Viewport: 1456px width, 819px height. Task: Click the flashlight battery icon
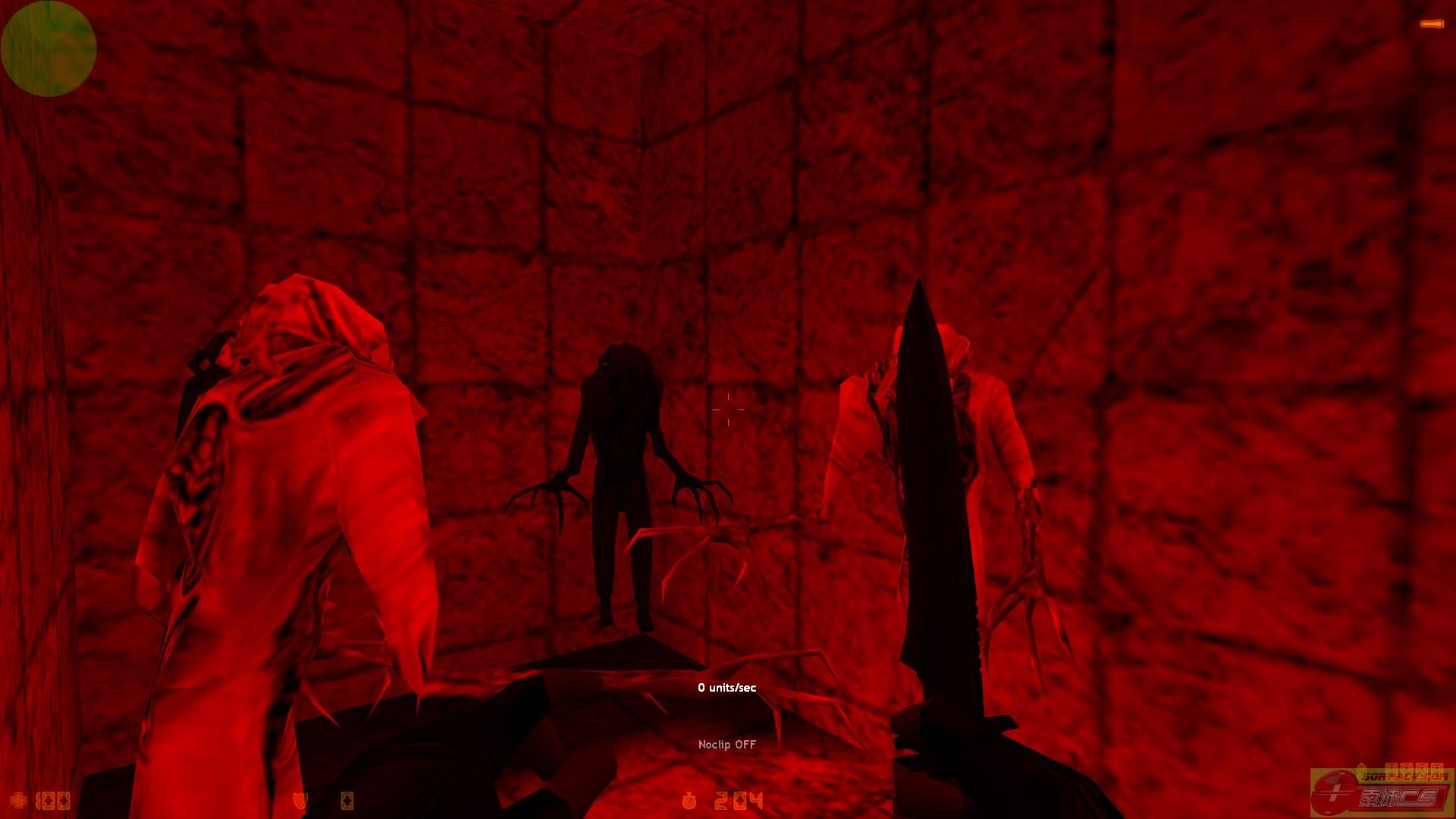[x=1431, y=24]
